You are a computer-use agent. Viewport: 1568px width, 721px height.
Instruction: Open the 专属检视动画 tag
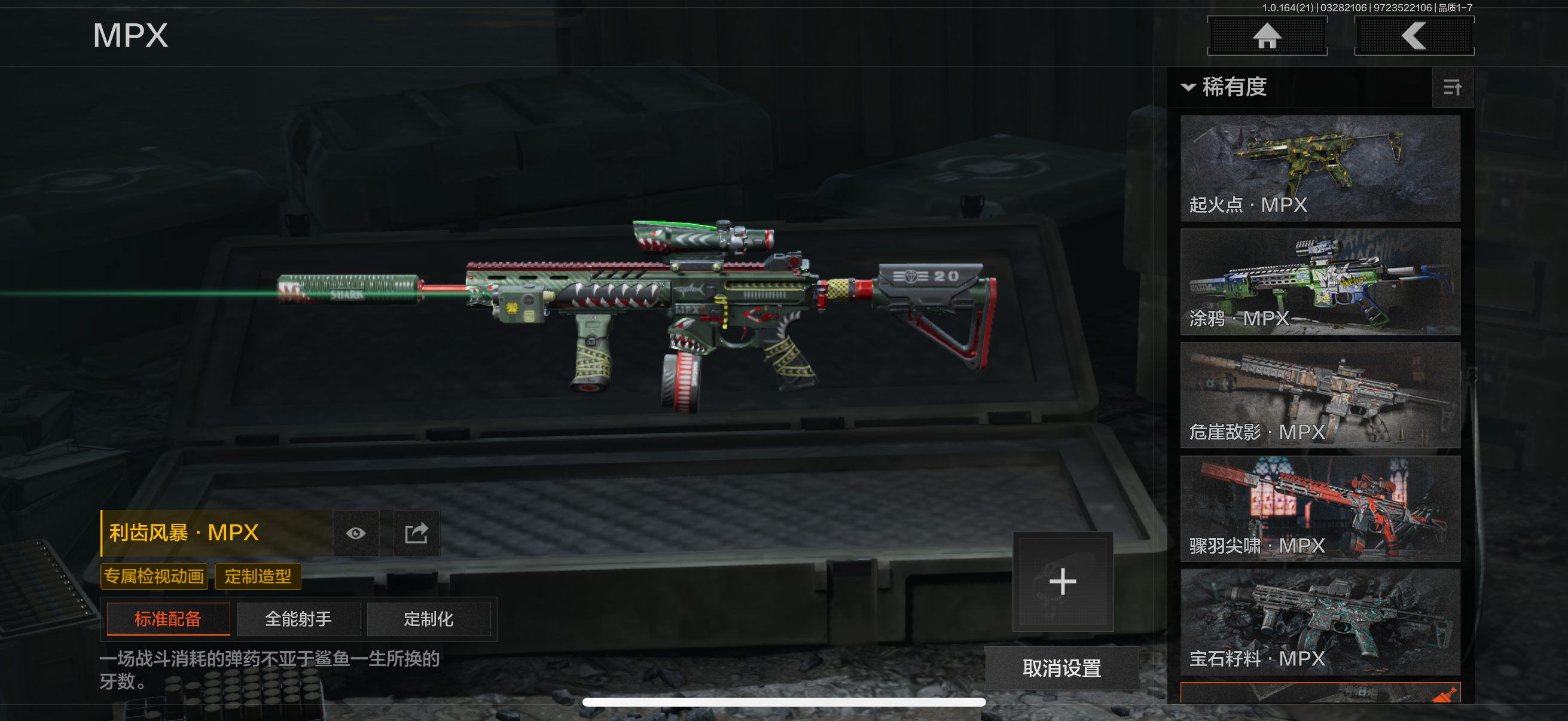coord(154,576)
